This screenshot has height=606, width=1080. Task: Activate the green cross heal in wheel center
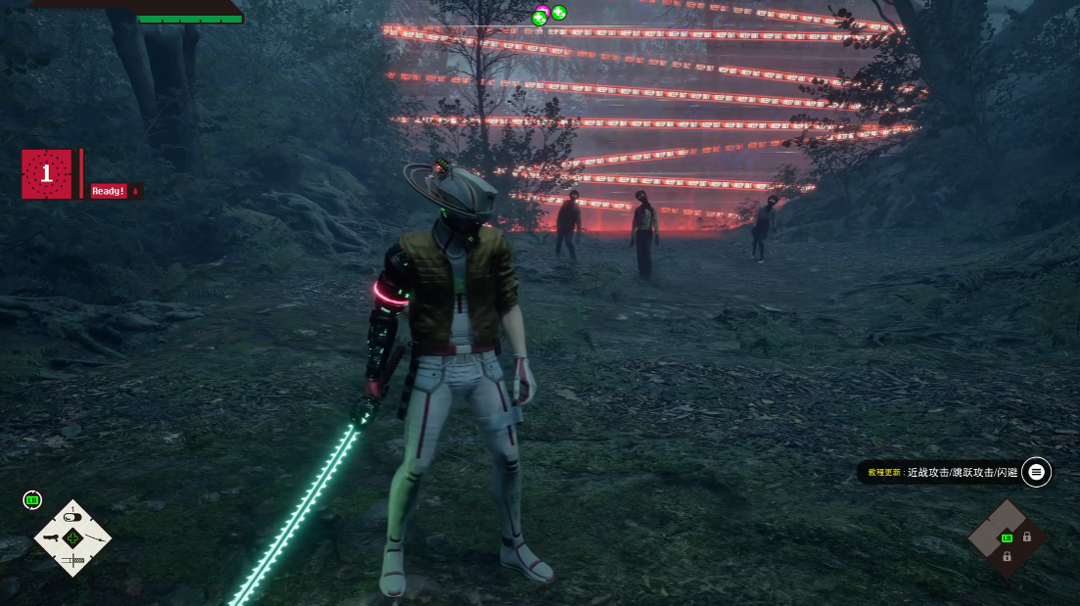coord(72,539)
